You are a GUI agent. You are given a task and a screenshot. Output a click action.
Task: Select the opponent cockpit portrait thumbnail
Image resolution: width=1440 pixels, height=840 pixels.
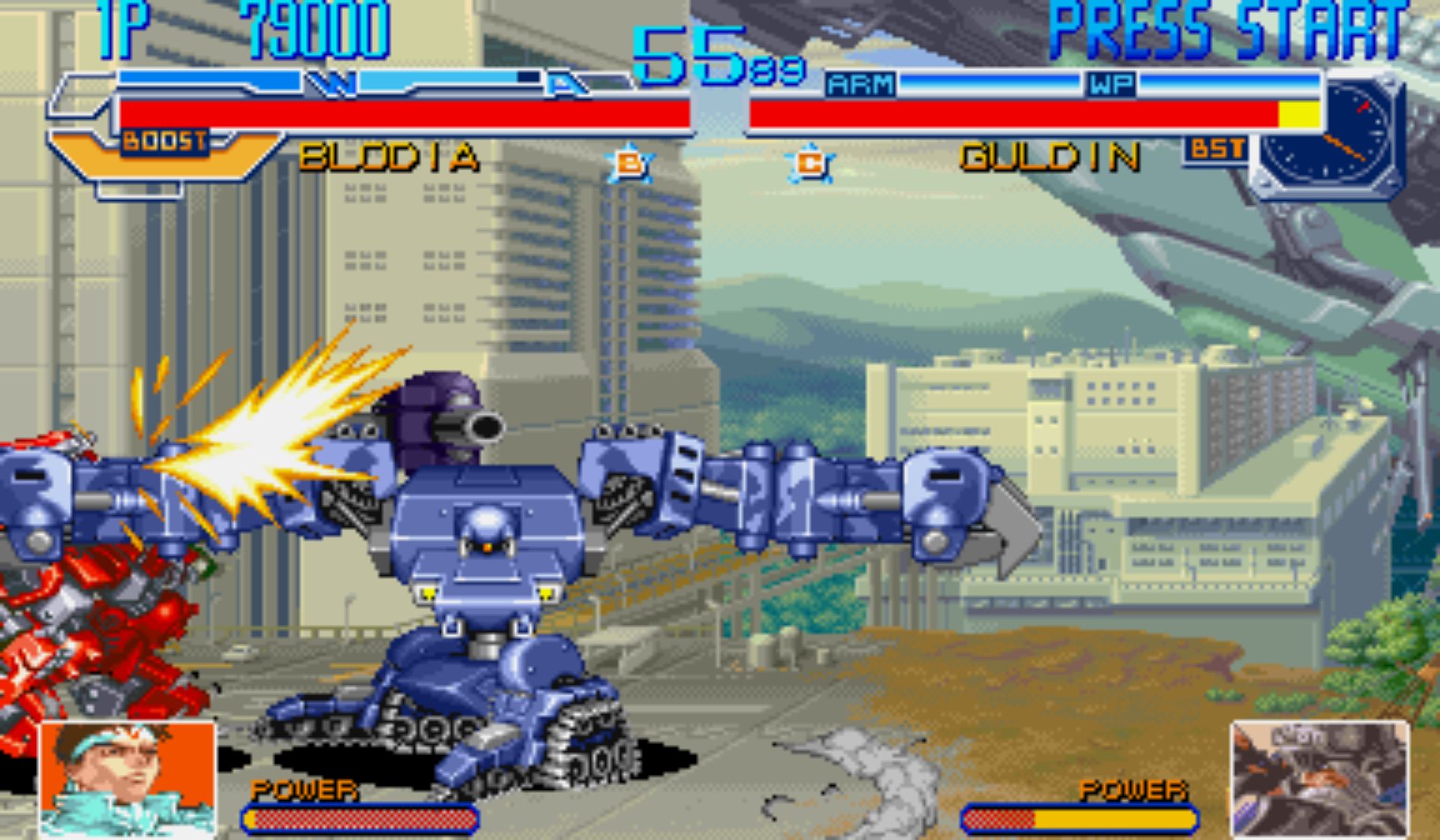pos(1320,778)
